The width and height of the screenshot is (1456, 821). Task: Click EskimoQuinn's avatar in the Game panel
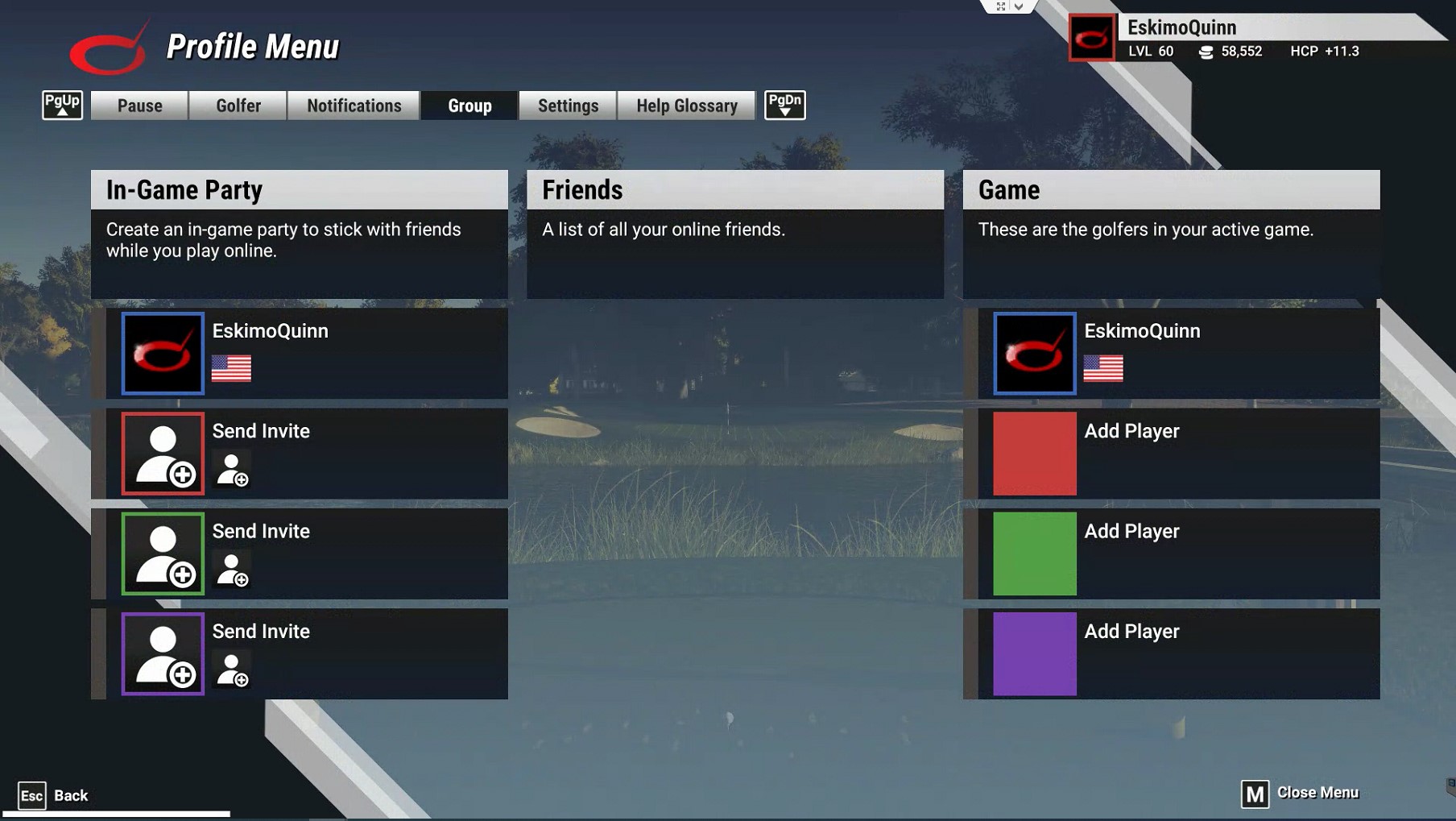1035,353
